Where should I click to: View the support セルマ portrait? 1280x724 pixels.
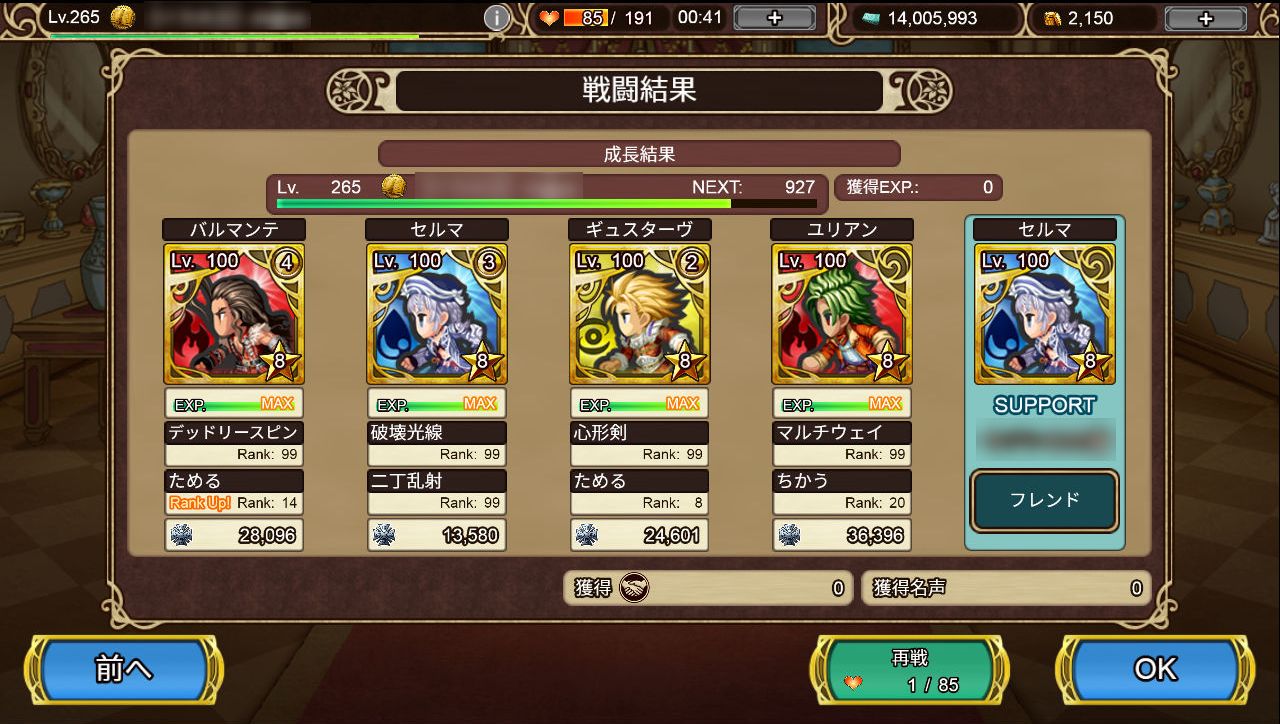tap(1044, 314)
